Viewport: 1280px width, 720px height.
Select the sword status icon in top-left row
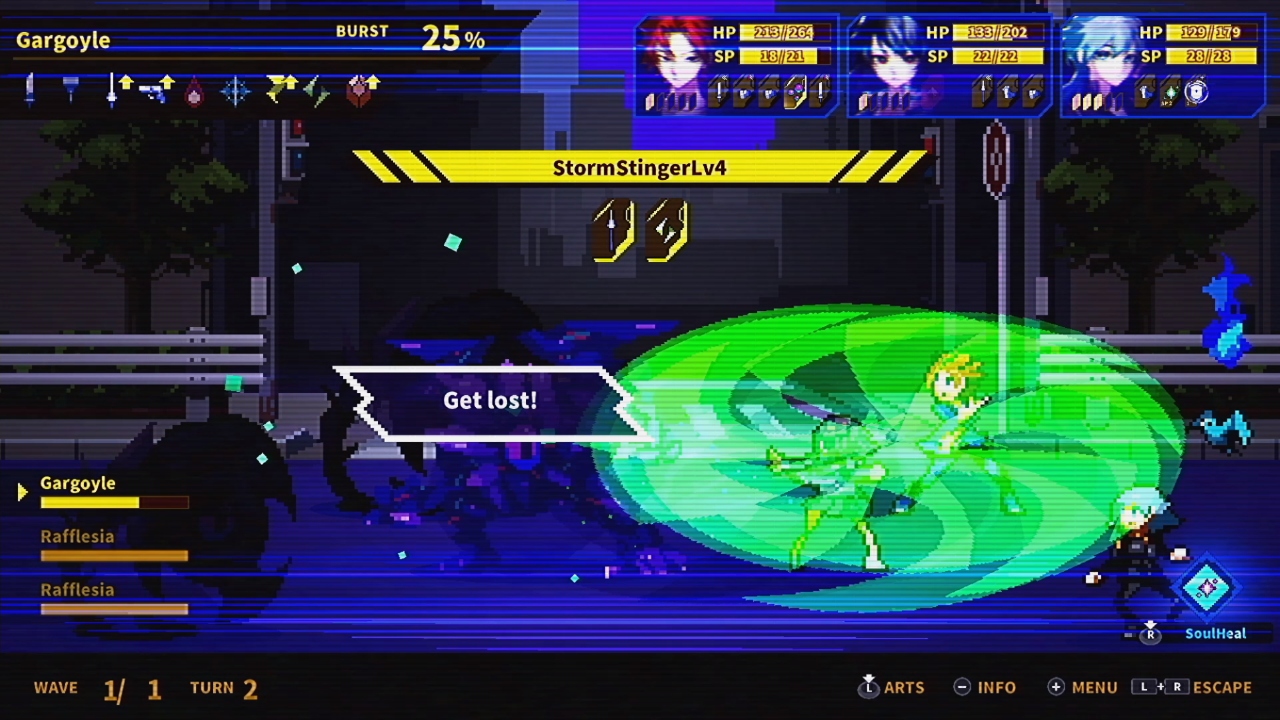29,90
